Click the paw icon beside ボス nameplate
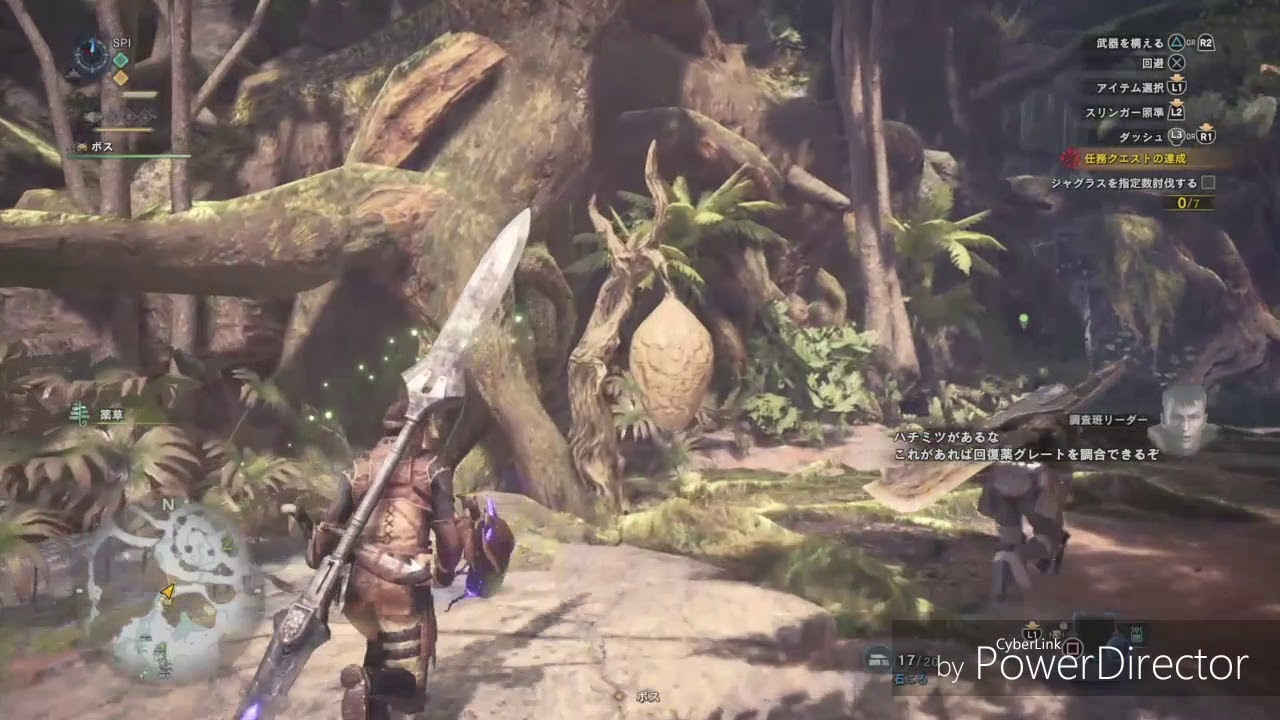The width and height of the screenshot is (1280, 720). [x=82, y=146]
